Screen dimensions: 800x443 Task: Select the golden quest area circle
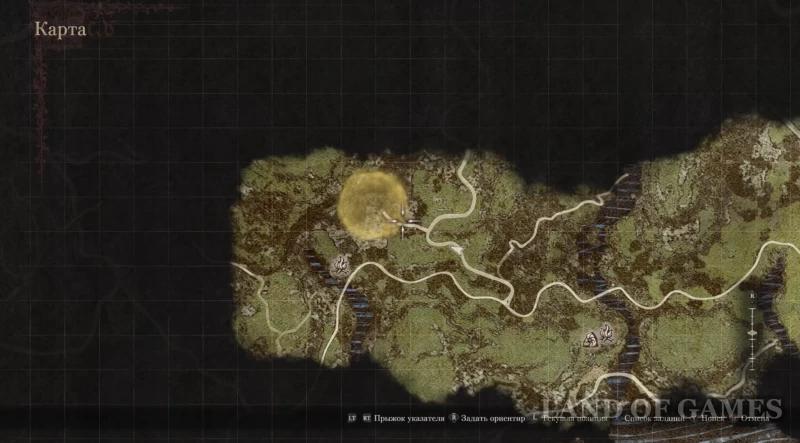point(369,204)
